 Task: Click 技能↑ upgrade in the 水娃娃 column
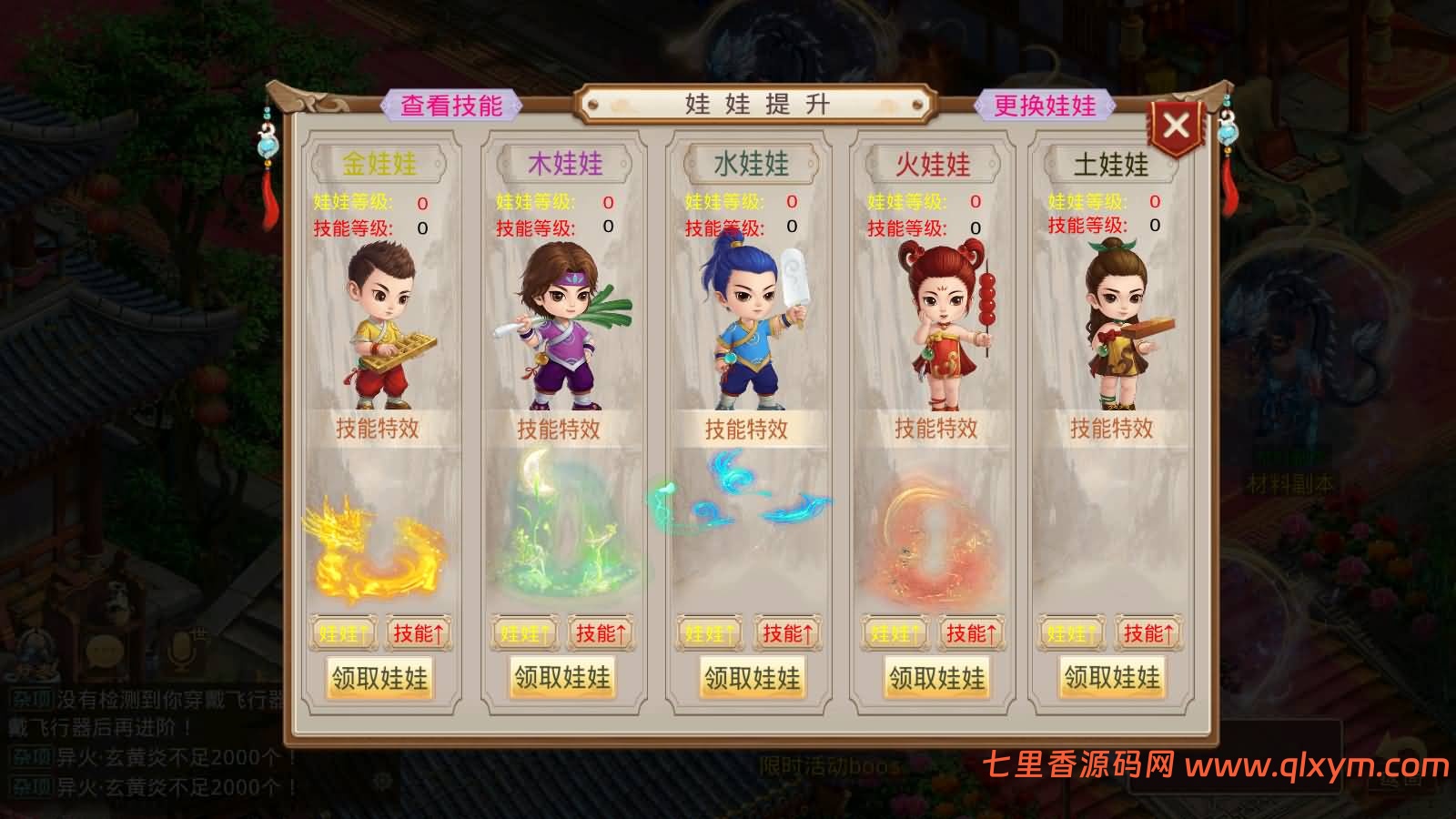[786, 633]
